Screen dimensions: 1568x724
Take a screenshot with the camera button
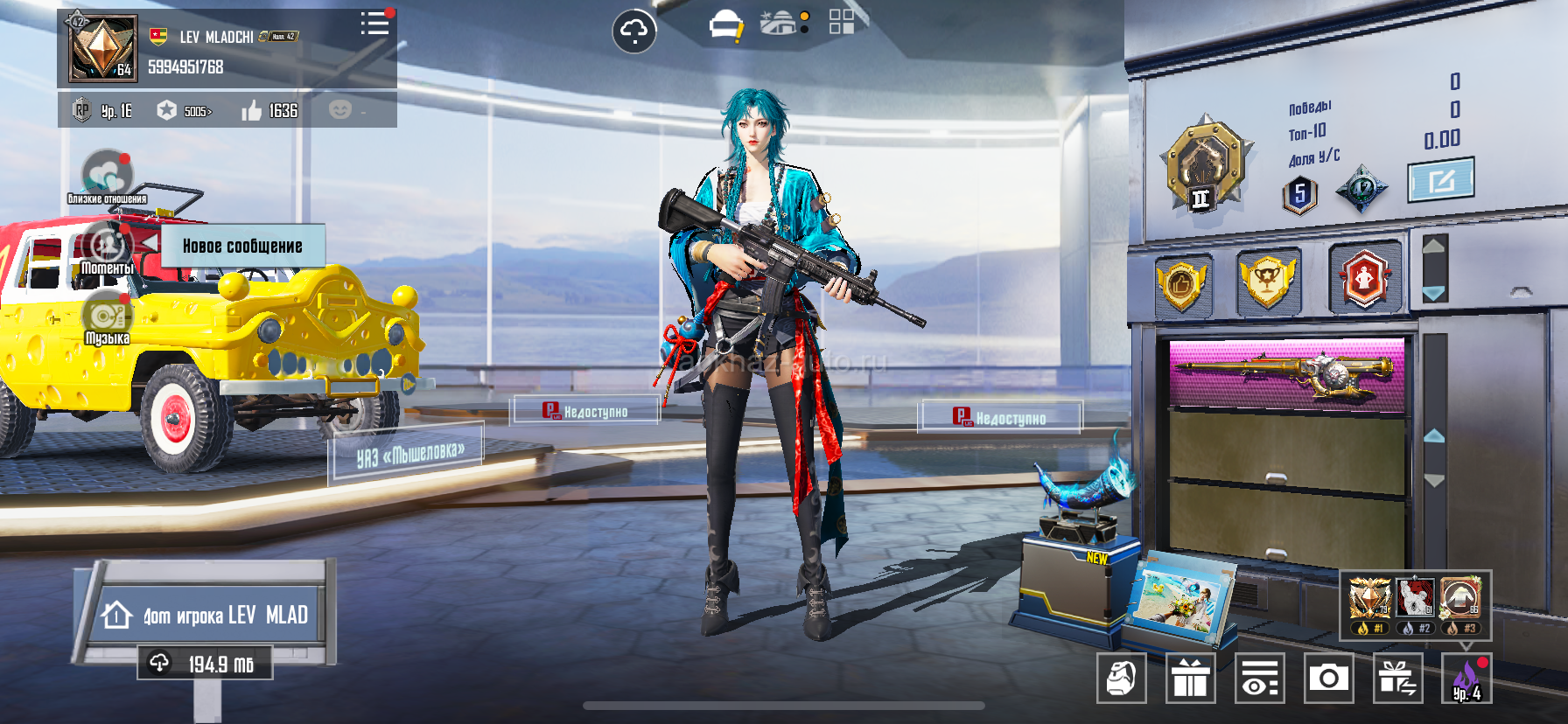pos(1328,678)
